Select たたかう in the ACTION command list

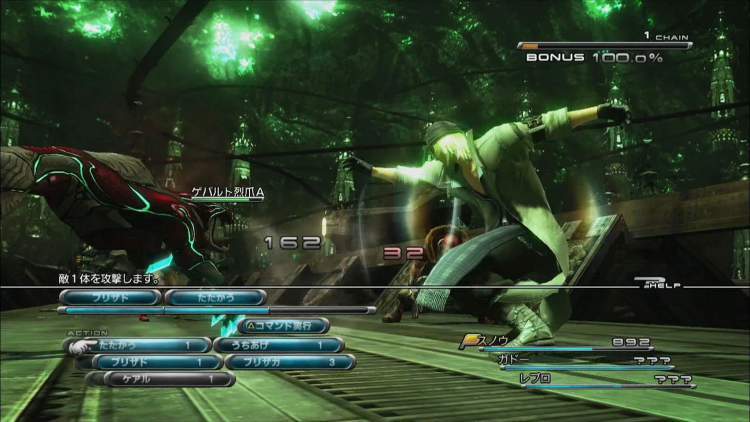(x=140, y=345)
